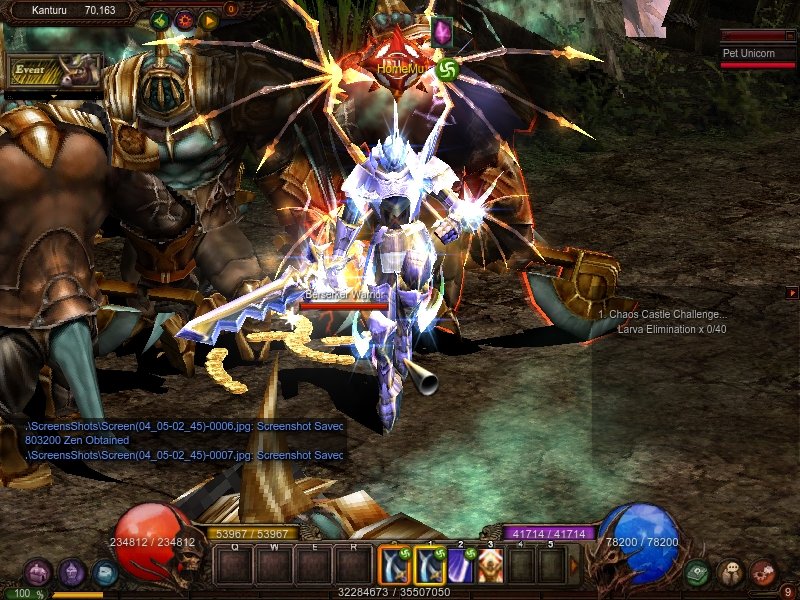Screen dimensions: 800x600
Task: Open the green book menu icon
Action: [x=698, y=572]
